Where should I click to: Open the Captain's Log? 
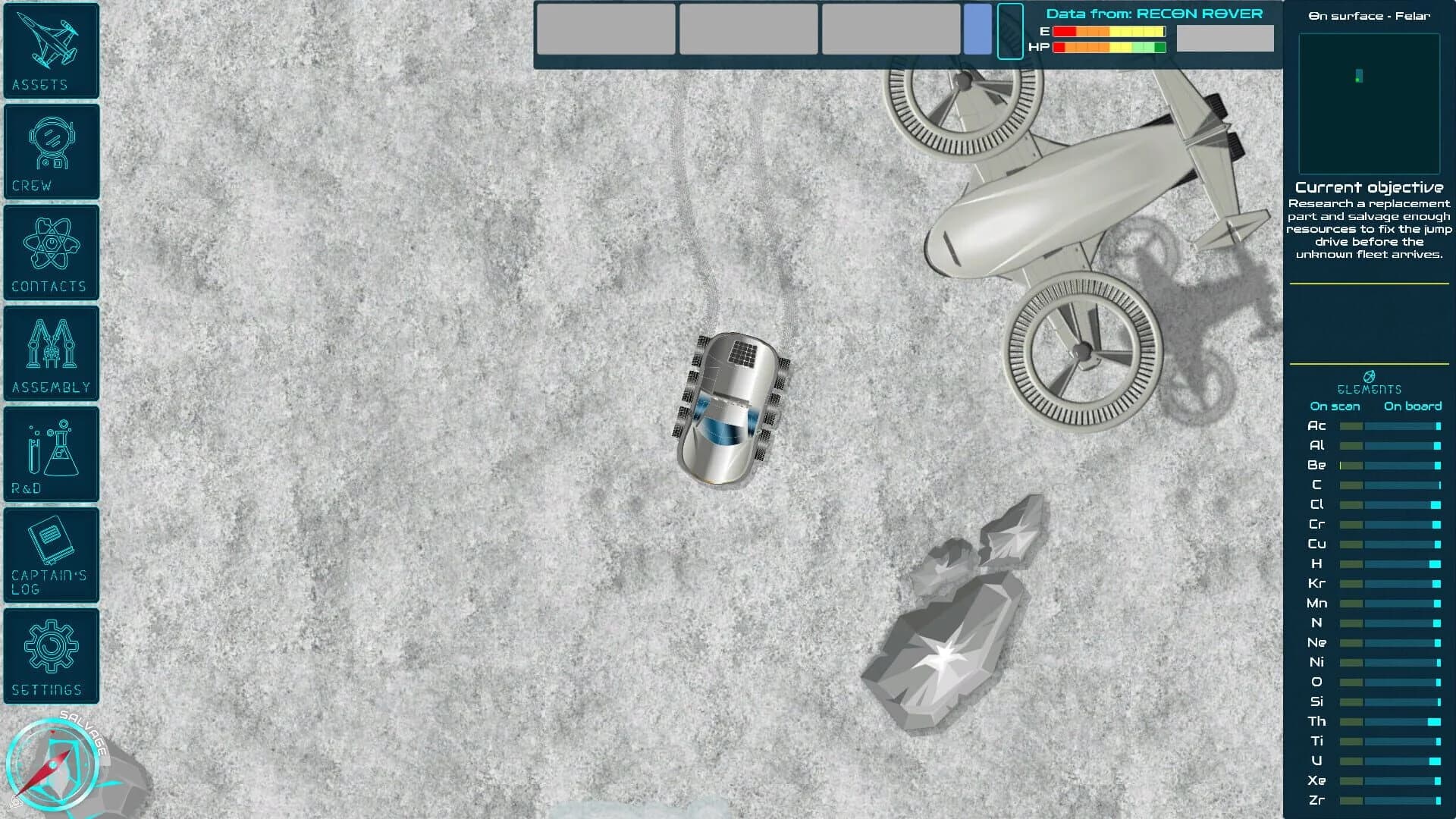(x=50, y=554)
